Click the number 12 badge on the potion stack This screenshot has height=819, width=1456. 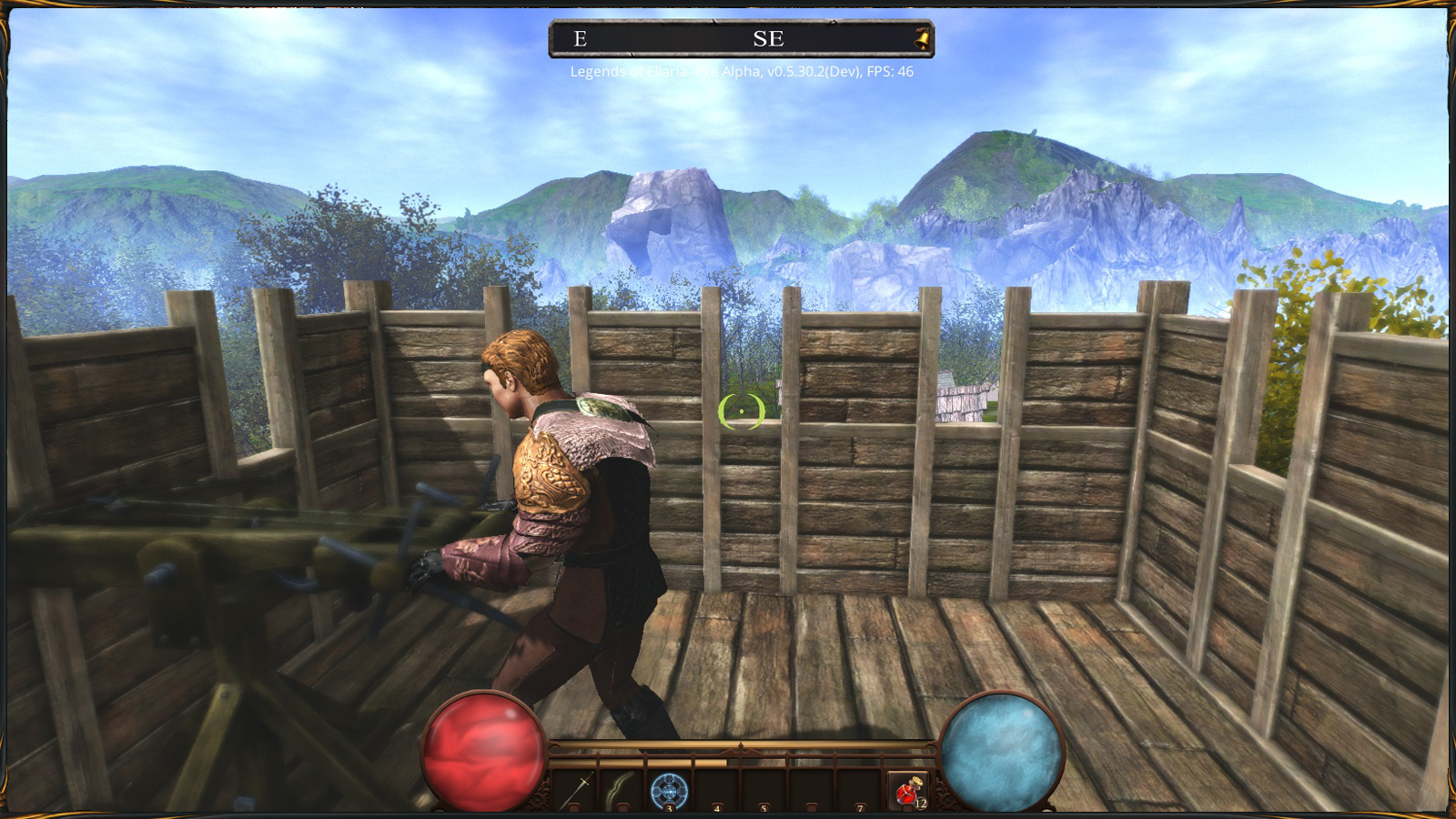(x=922, y=804)
